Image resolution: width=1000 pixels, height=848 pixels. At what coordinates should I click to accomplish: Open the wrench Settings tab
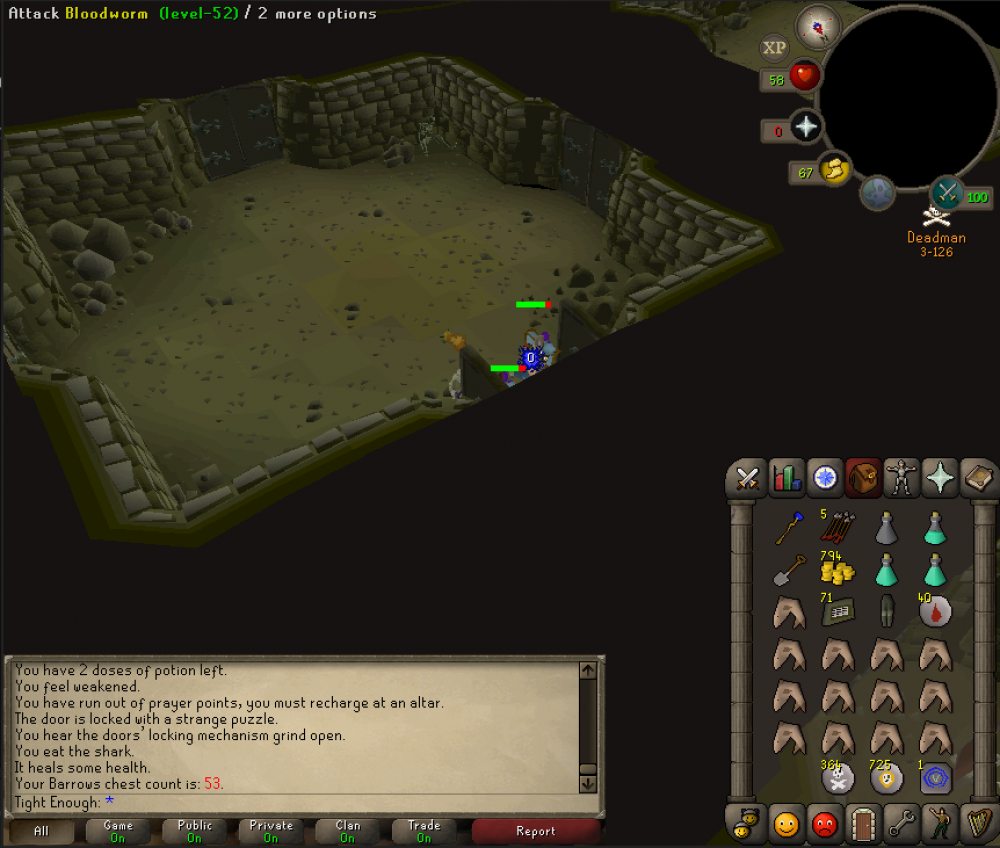point(901,825)
